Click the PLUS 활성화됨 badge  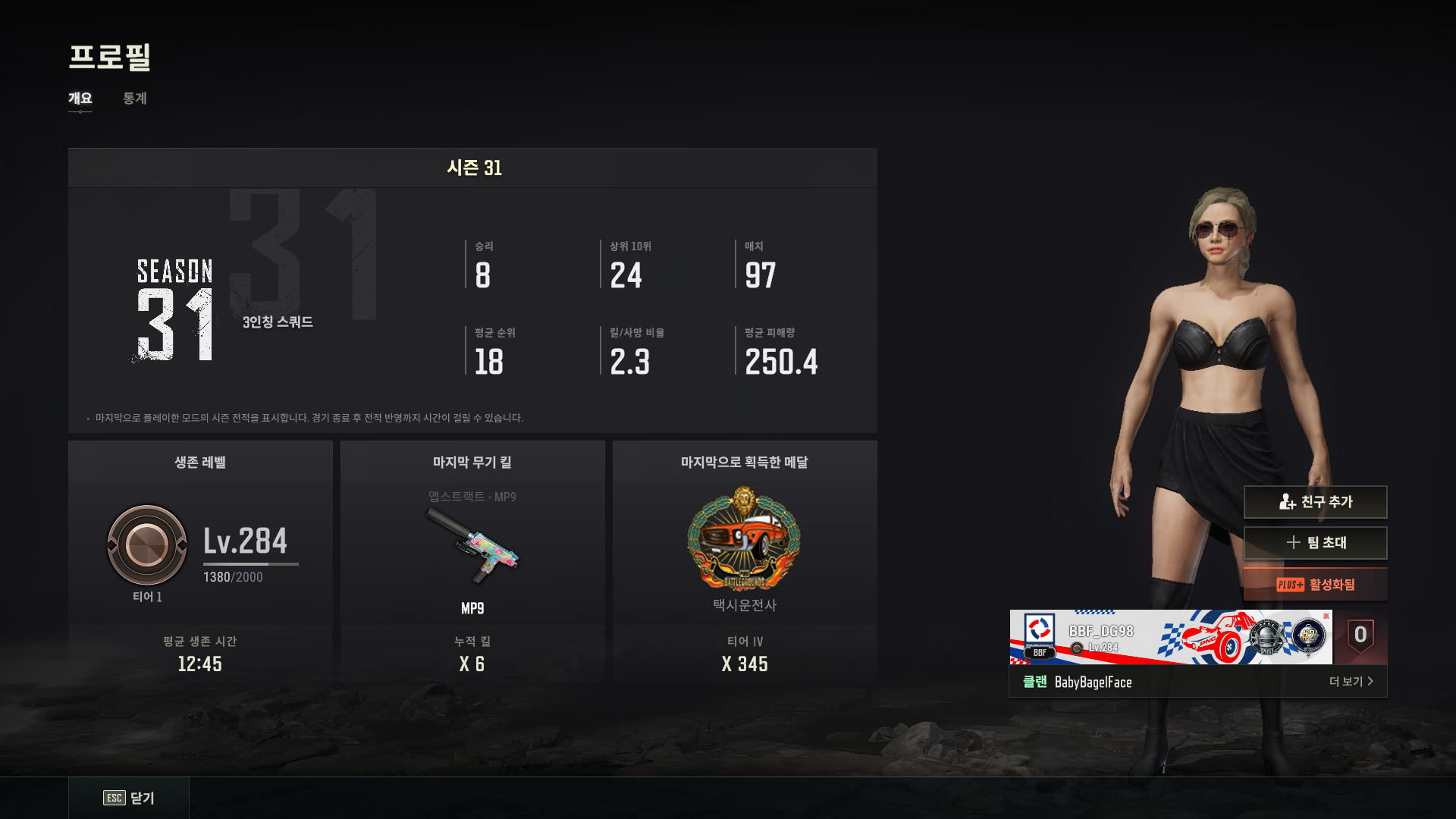coord(1315,585)
